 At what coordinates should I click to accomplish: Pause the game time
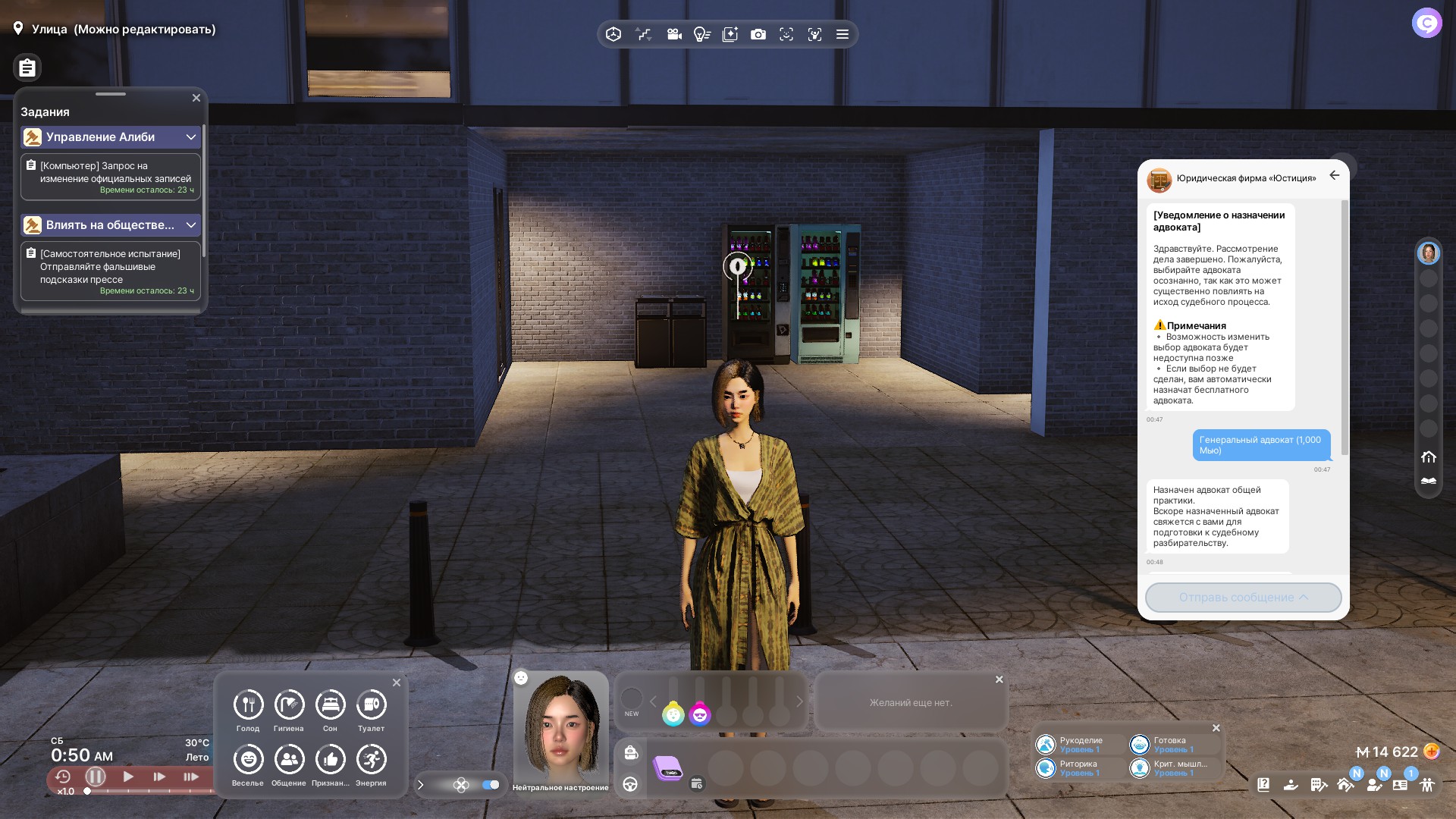pos(96,777)
